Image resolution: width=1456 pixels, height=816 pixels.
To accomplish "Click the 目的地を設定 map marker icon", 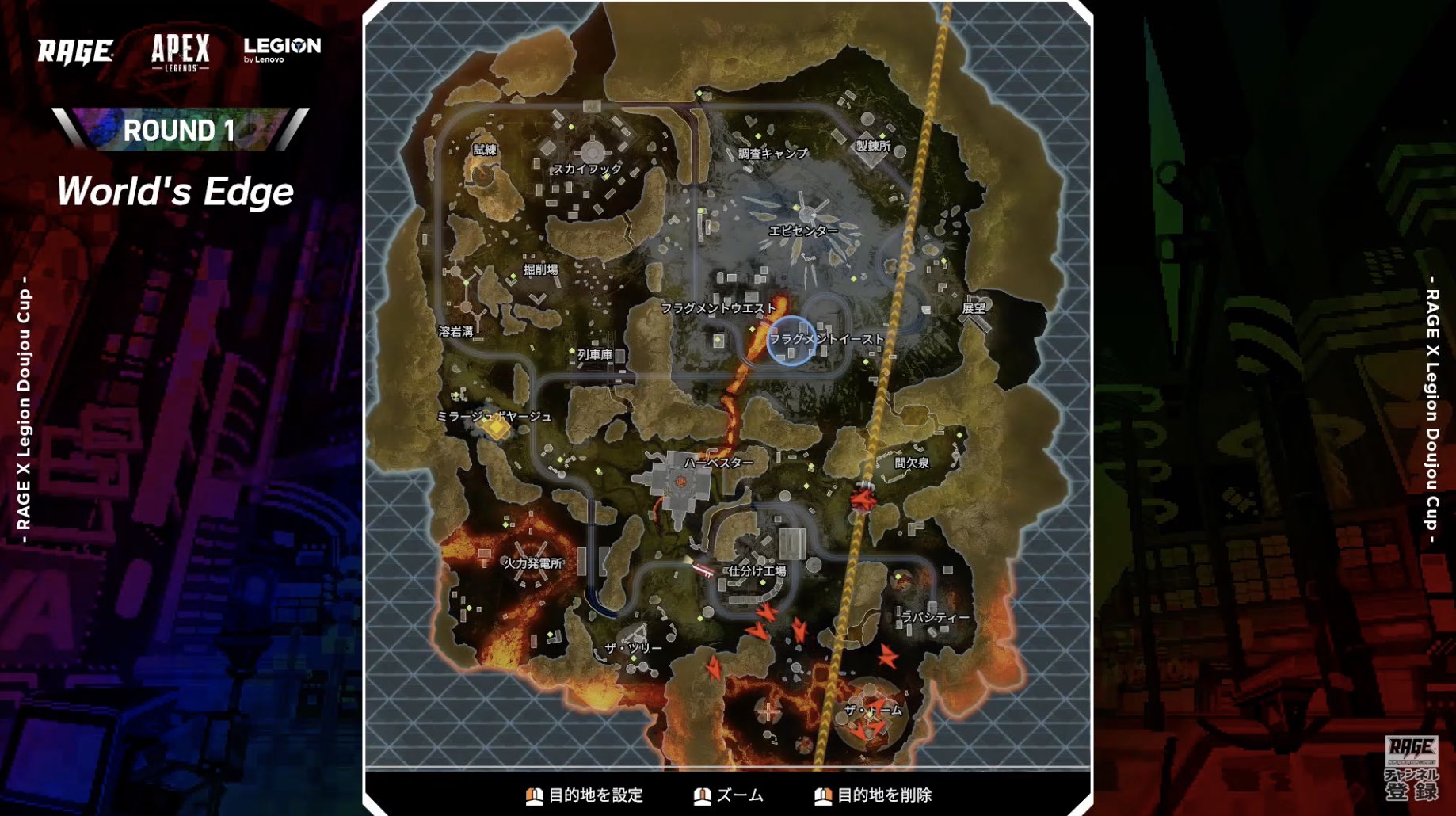I will click(x=533, y=796).
